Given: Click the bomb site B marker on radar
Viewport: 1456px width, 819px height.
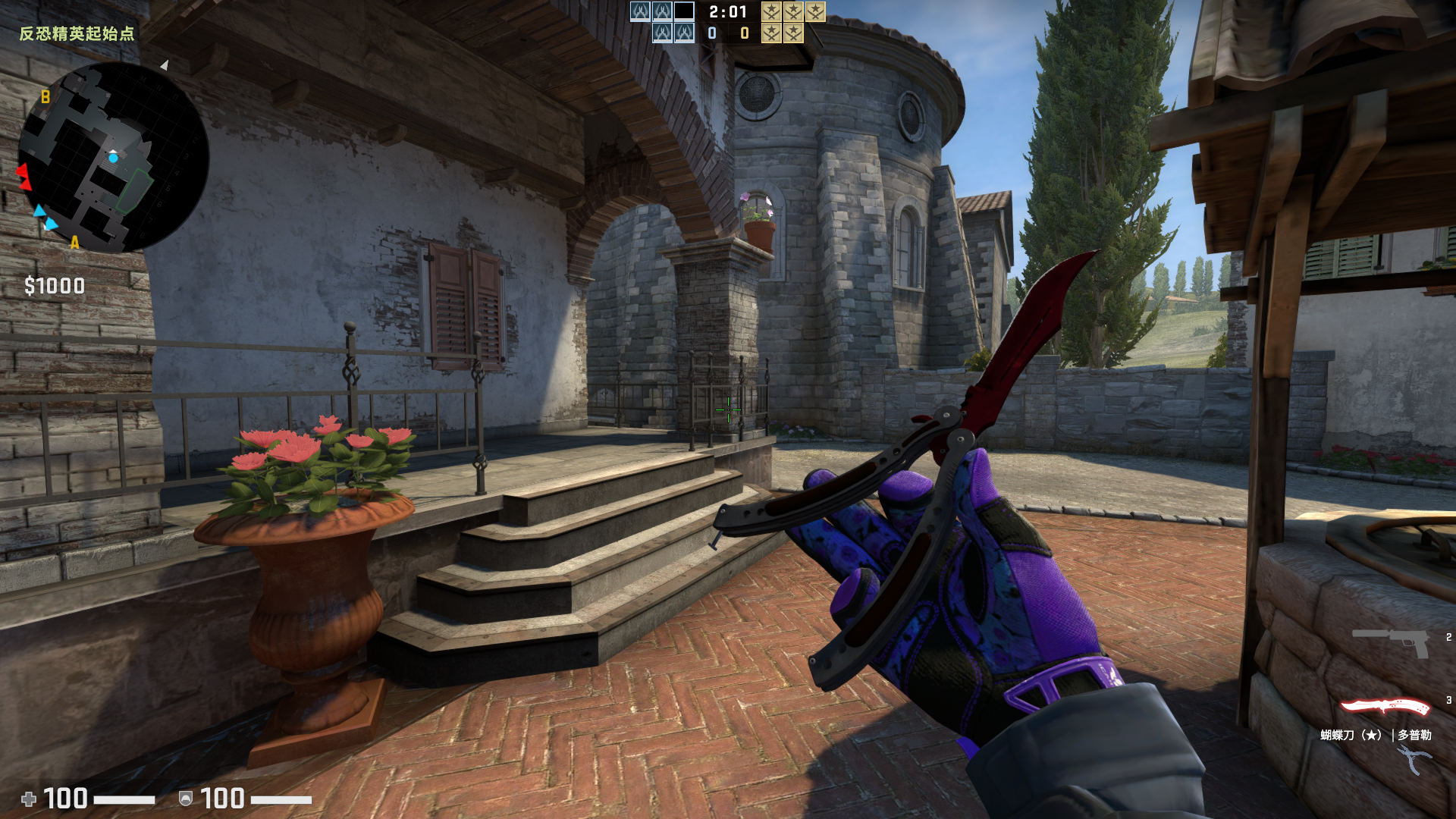Looking at the screenshot, I should click(45, 96).
